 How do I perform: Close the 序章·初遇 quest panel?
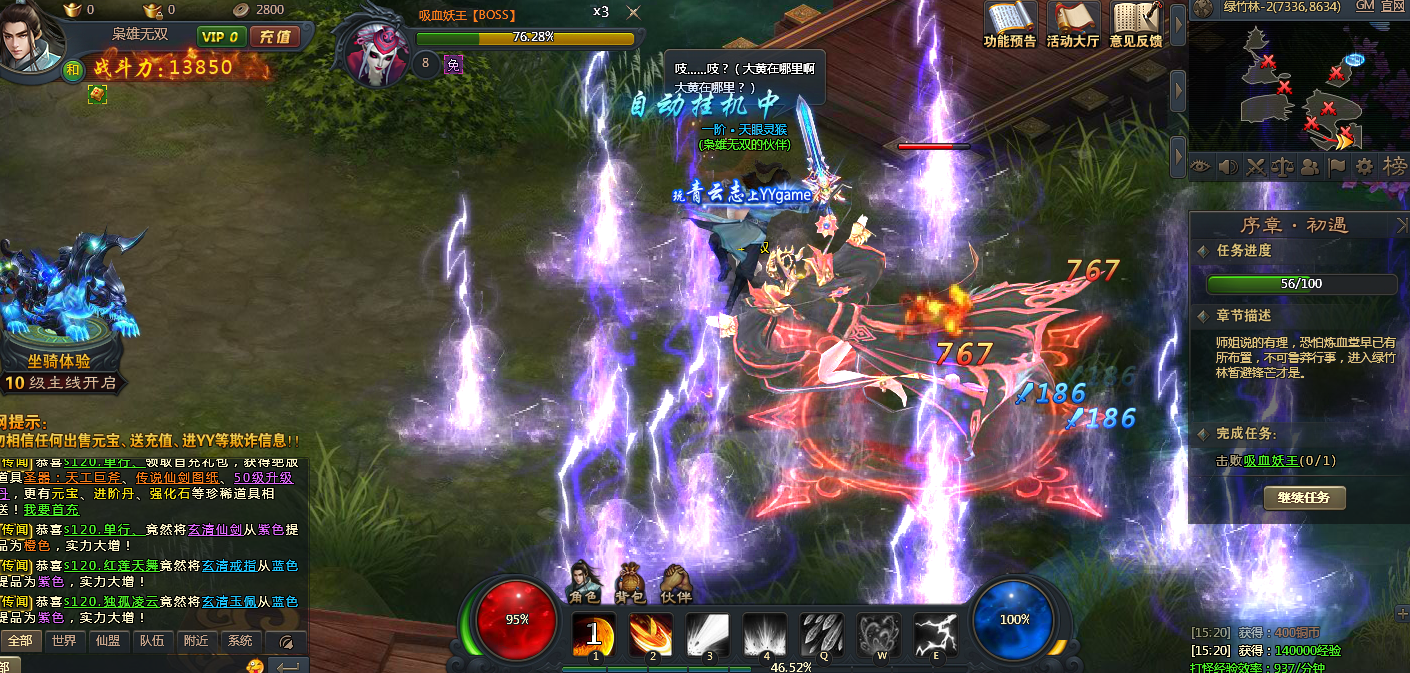1401,226
